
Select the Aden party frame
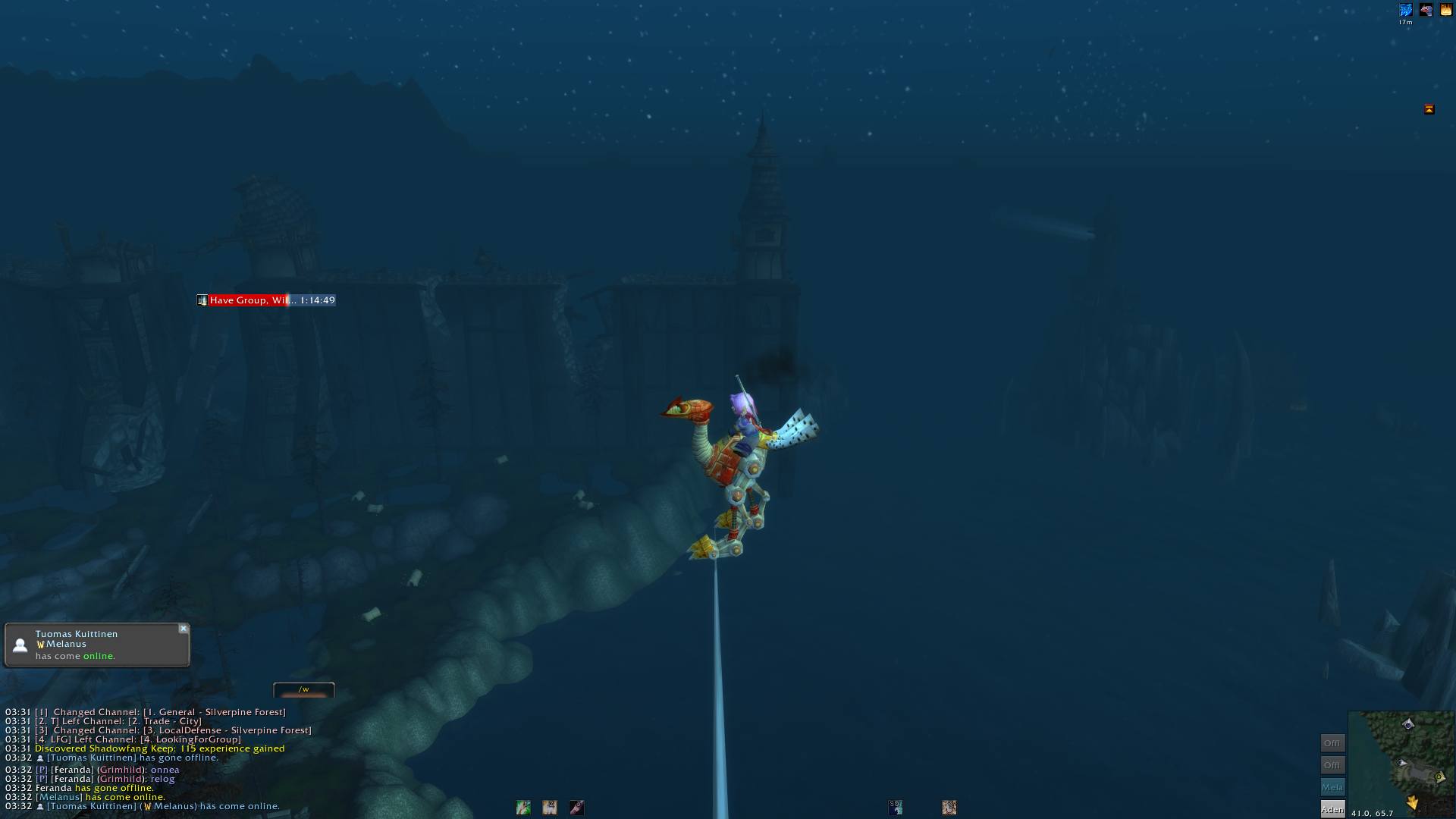click(1332, 809)
